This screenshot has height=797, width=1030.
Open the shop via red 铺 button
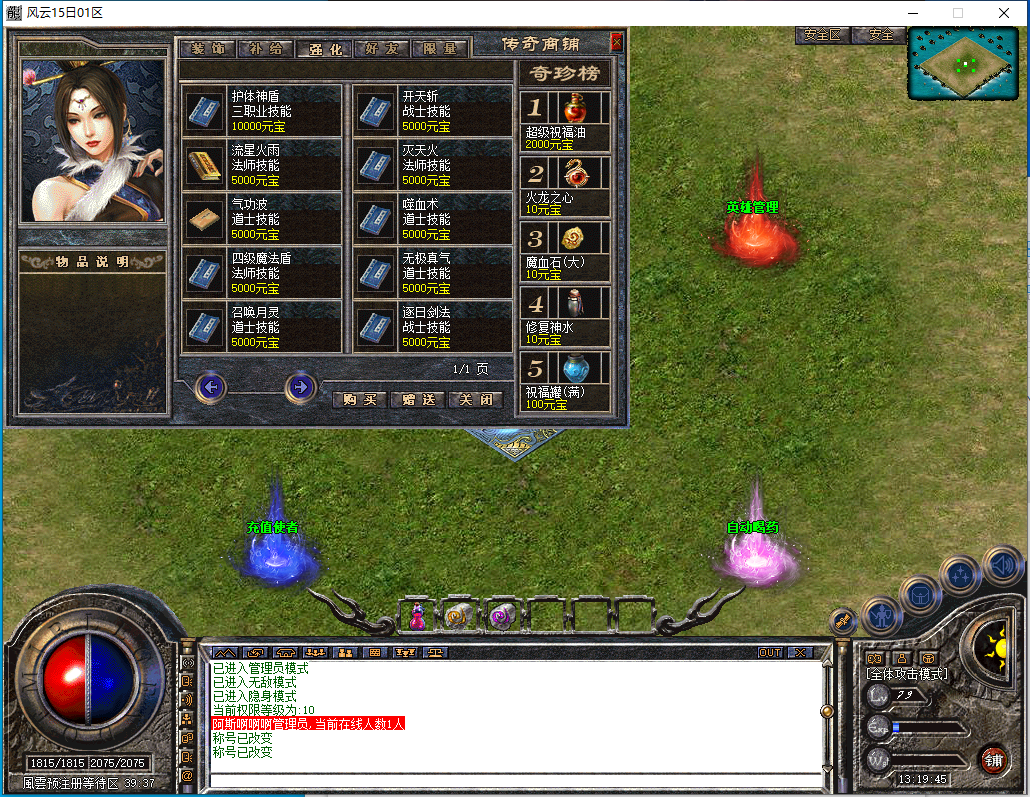[x=993, y=758]
